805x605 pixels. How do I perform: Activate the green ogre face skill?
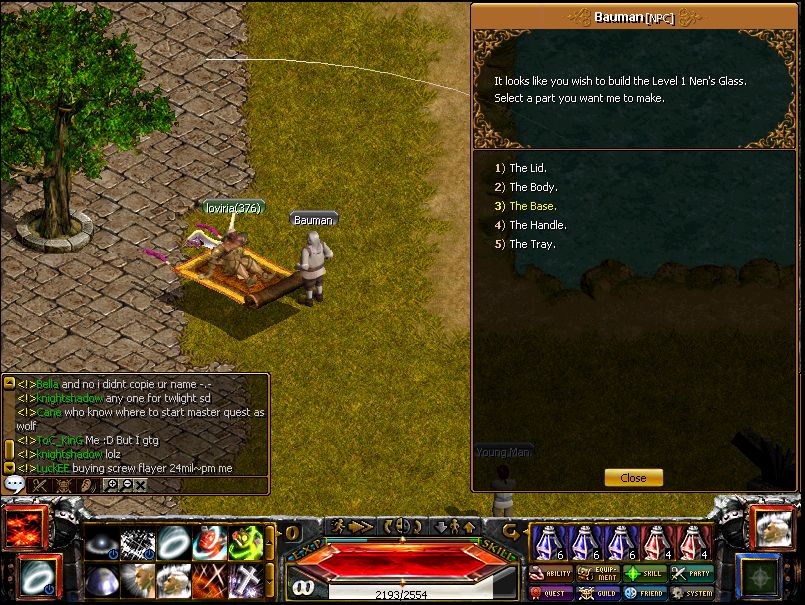(246, 543)
